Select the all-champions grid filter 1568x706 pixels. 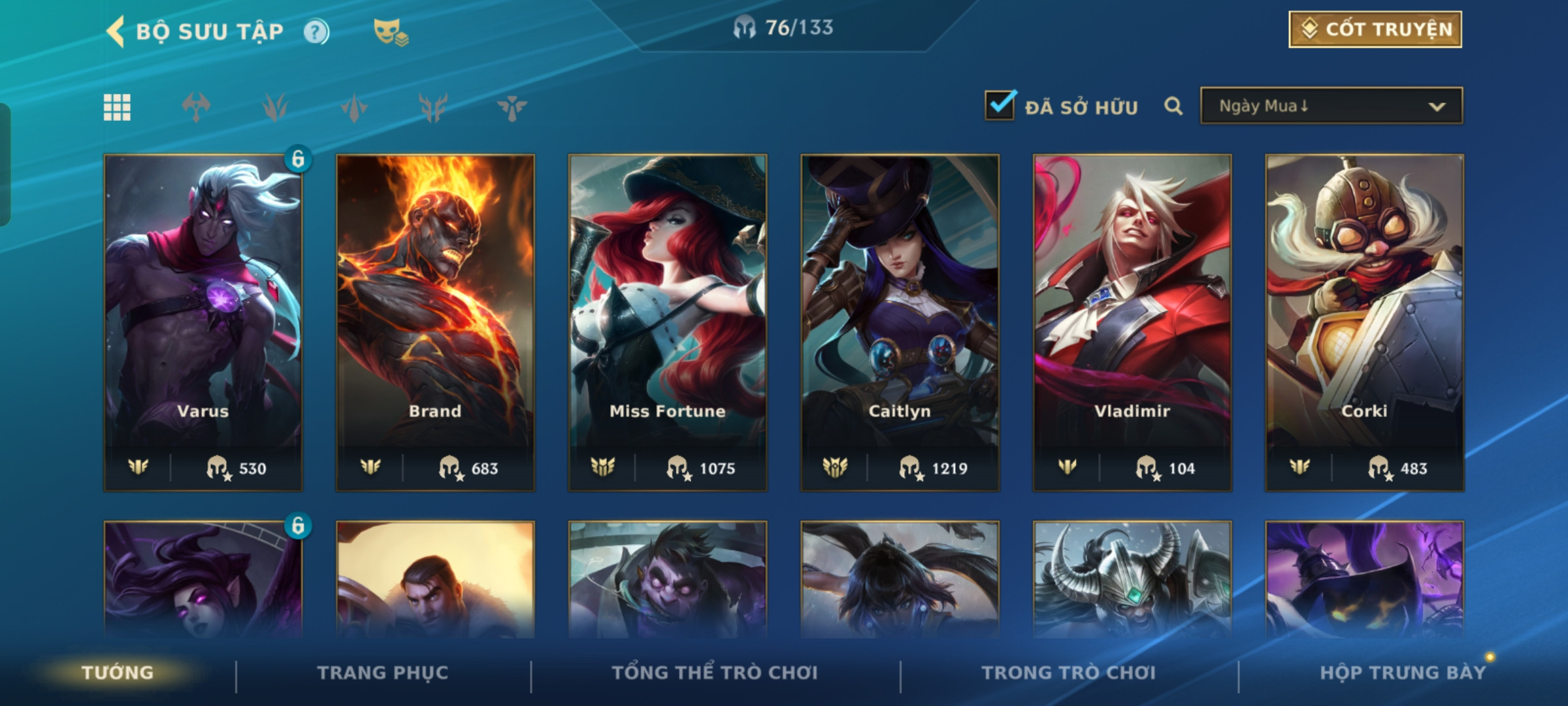click(x=117, y=107)
